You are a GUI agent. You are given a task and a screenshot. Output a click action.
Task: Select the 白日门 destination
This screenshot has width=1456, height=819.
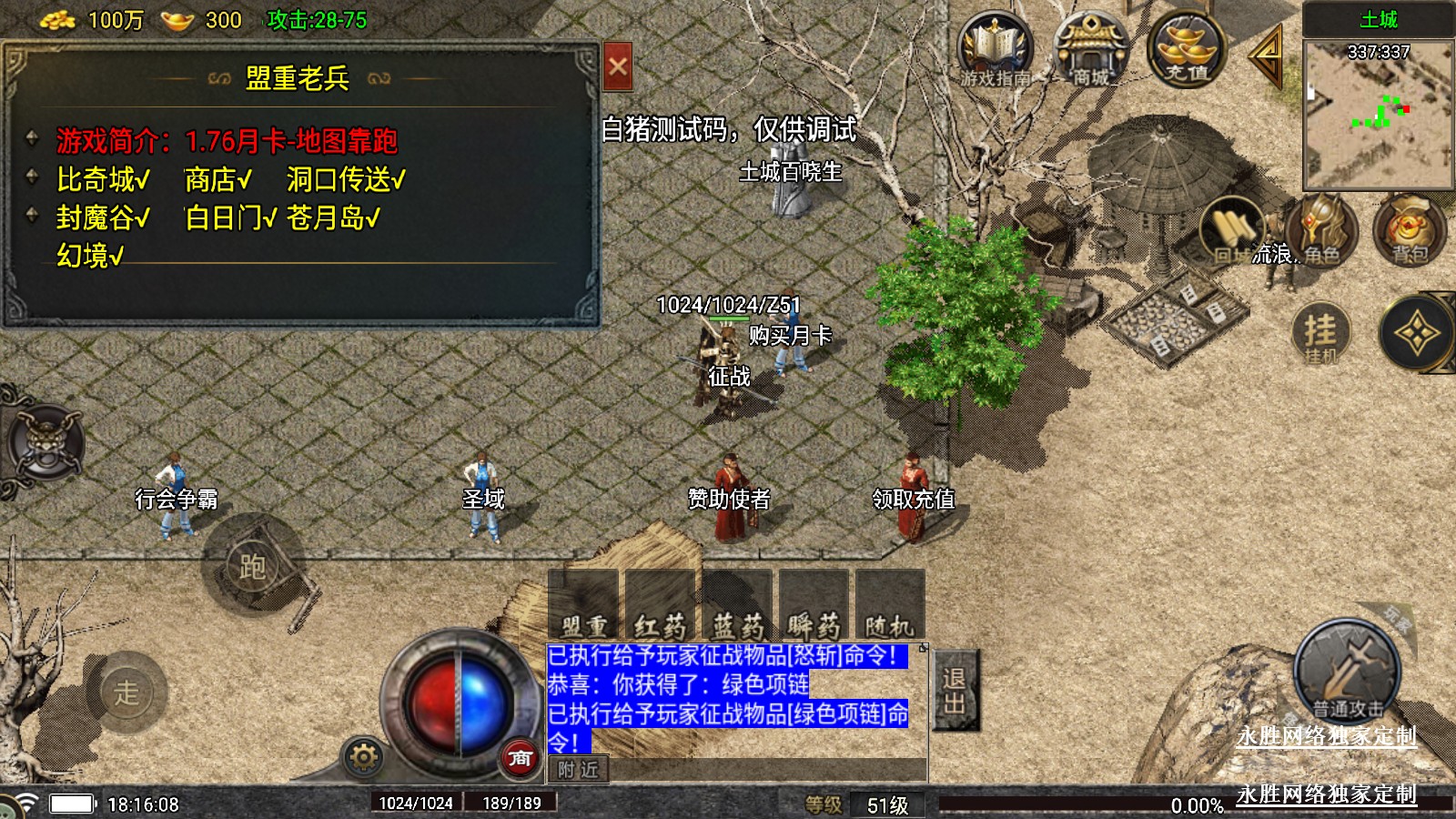click(x=230, y=217)
